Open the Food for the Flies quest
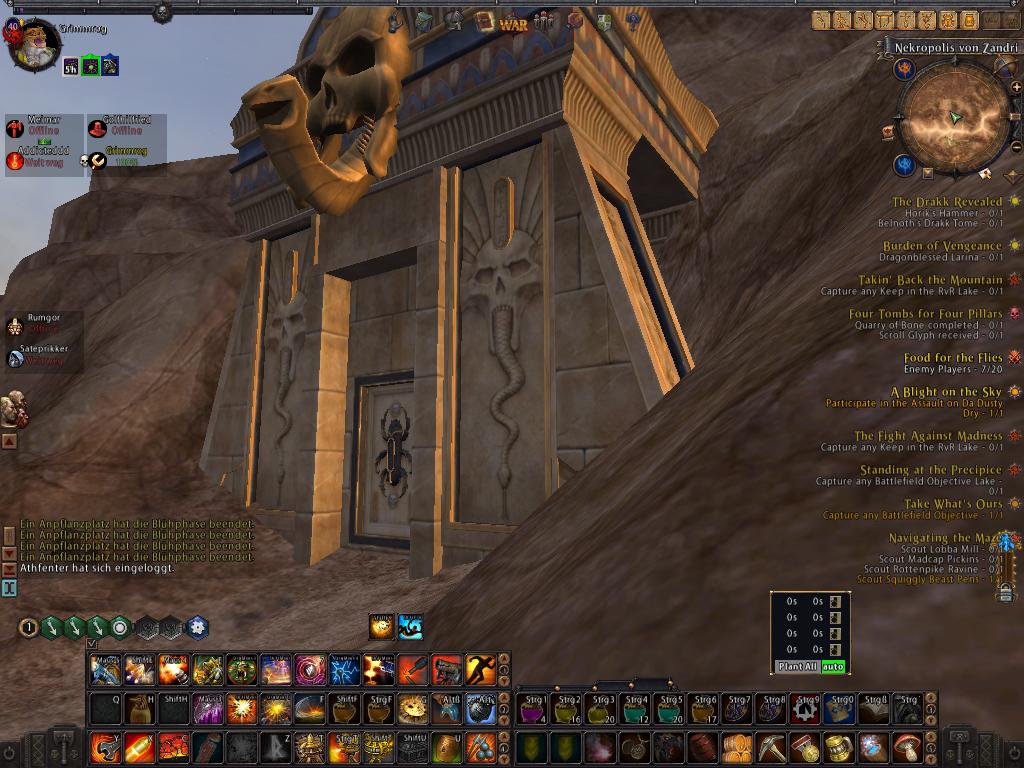1024x768 pixels. tap(952, 358)
